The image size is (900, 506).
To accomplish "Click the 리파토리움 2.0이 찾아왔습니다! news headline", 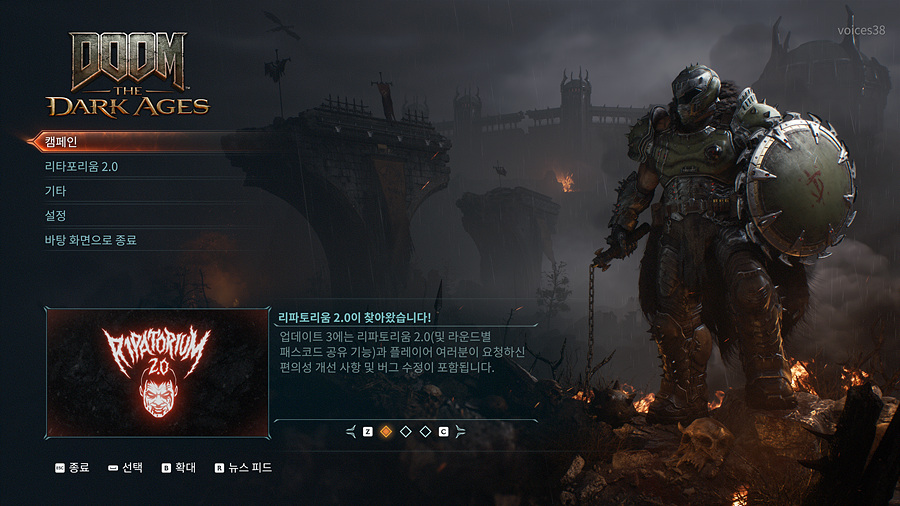I will point(356,318).
